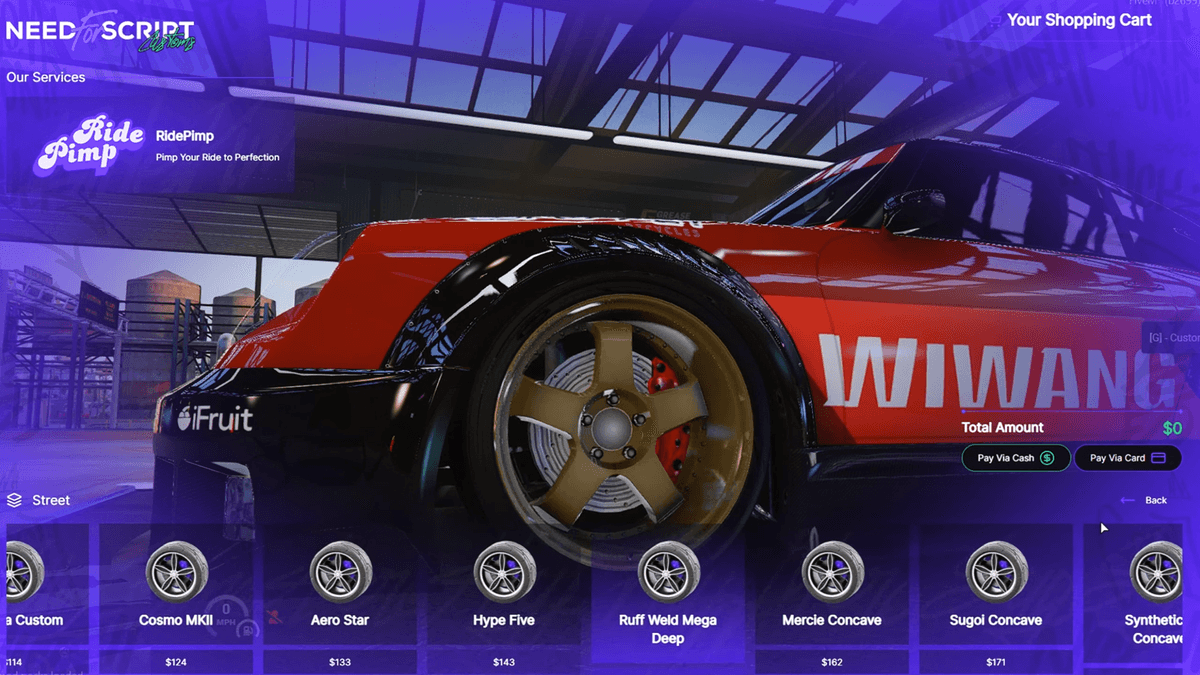The width and height of the screenshot is (1200, 675).
Task: Go Back from the Street wheels list
Action: point(1144,500)
